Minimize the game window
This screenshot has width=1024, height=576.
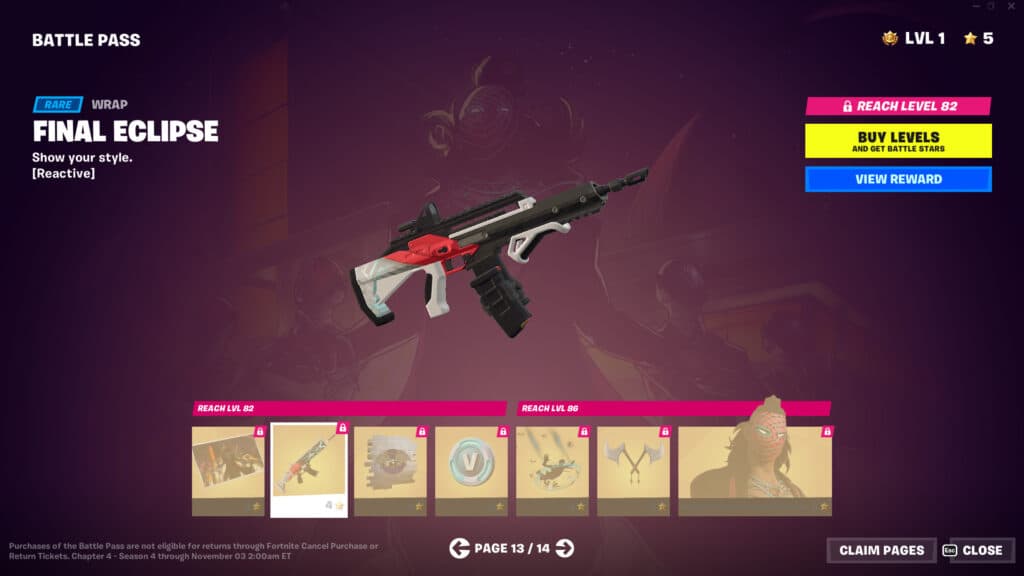(x=974, y=6)
